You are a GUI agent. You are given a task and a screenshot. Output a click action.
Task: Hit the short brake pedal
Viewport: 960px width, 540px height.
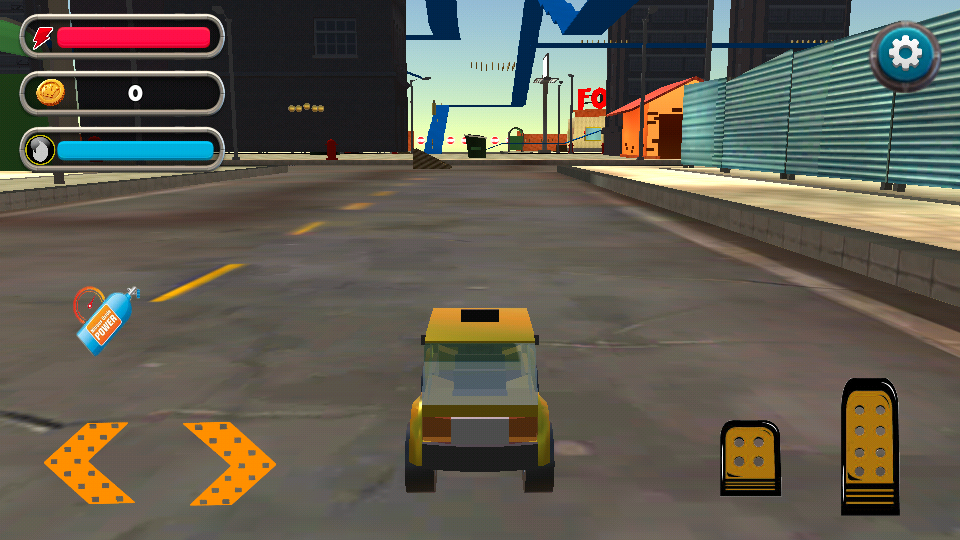pyautogui.click(x=750, y=457)
